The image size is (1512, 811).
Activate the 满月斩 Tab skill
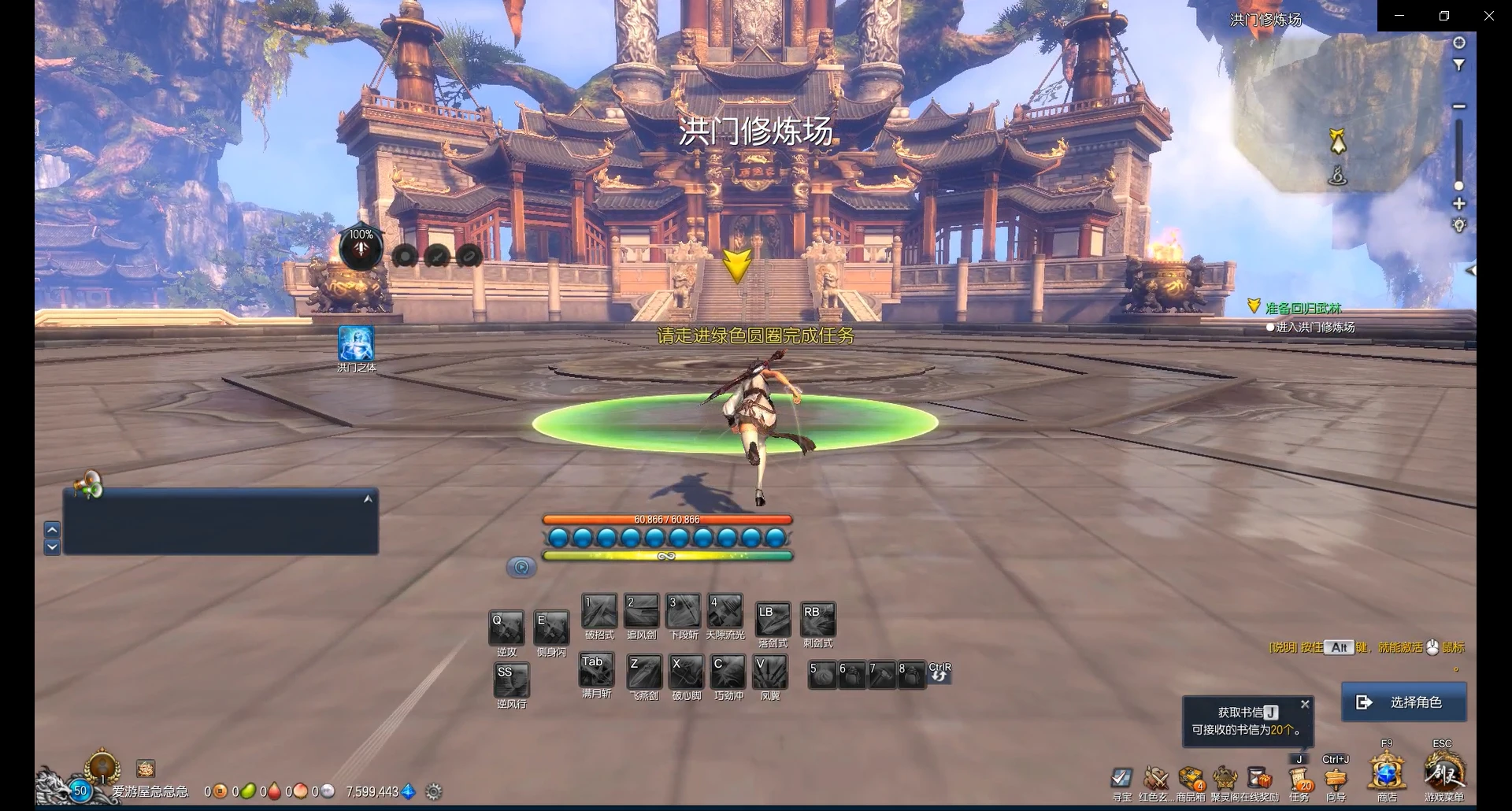[596, 670]
